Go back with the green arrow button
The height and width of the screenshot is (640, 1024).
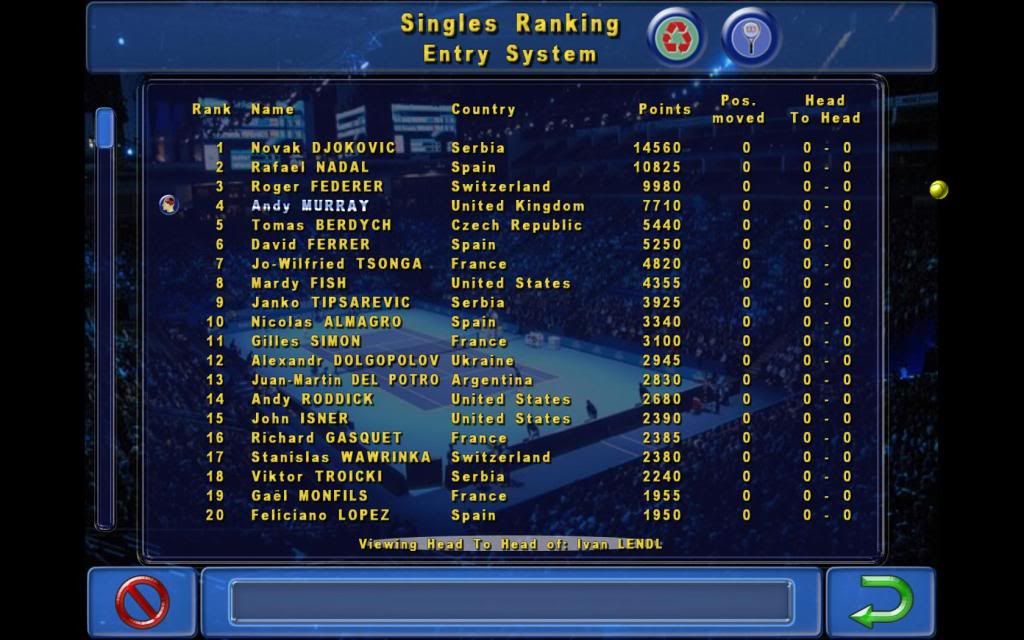pyautogui.click(x=881, y=602)
